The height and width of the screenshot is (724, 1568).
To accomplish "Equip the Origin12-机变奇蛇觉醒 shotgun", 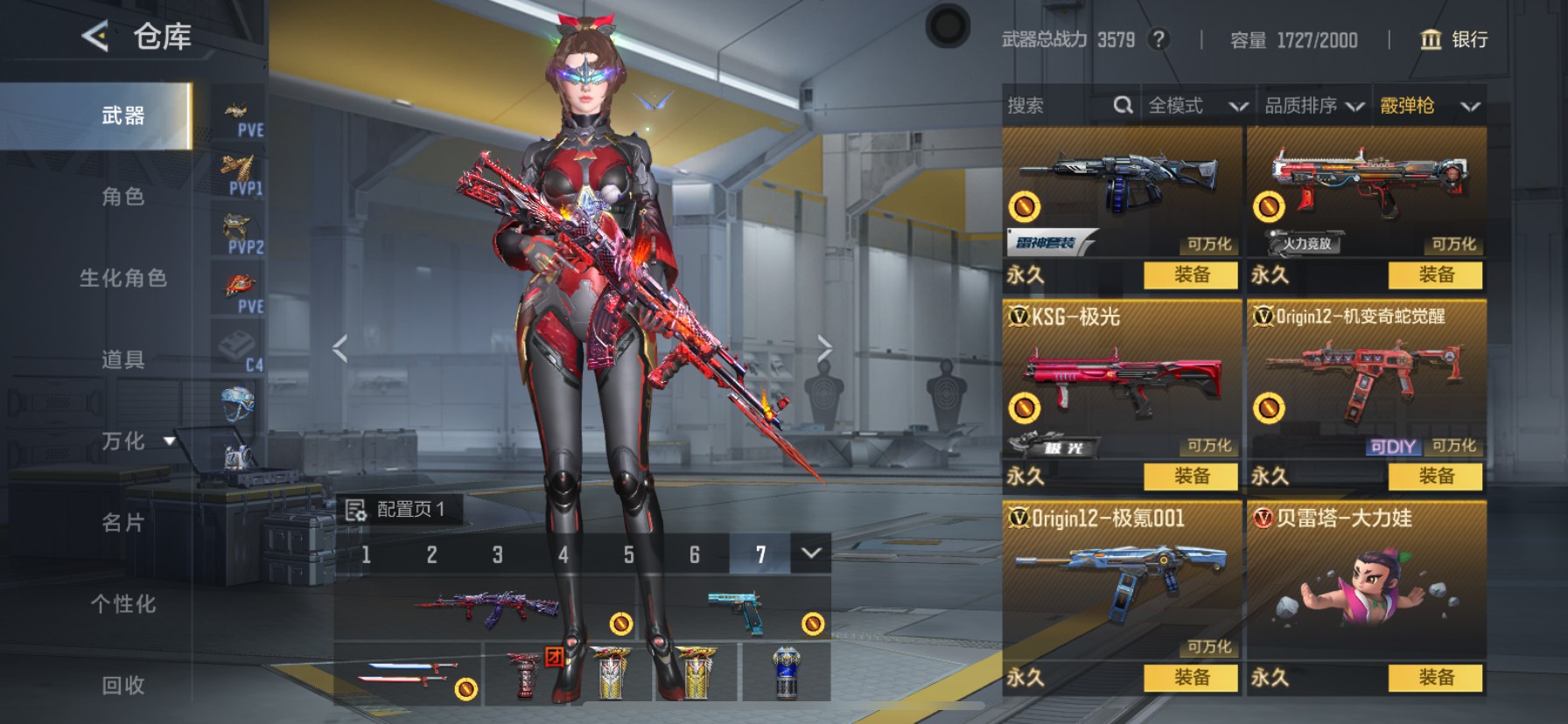I will tap(1435, 477).
